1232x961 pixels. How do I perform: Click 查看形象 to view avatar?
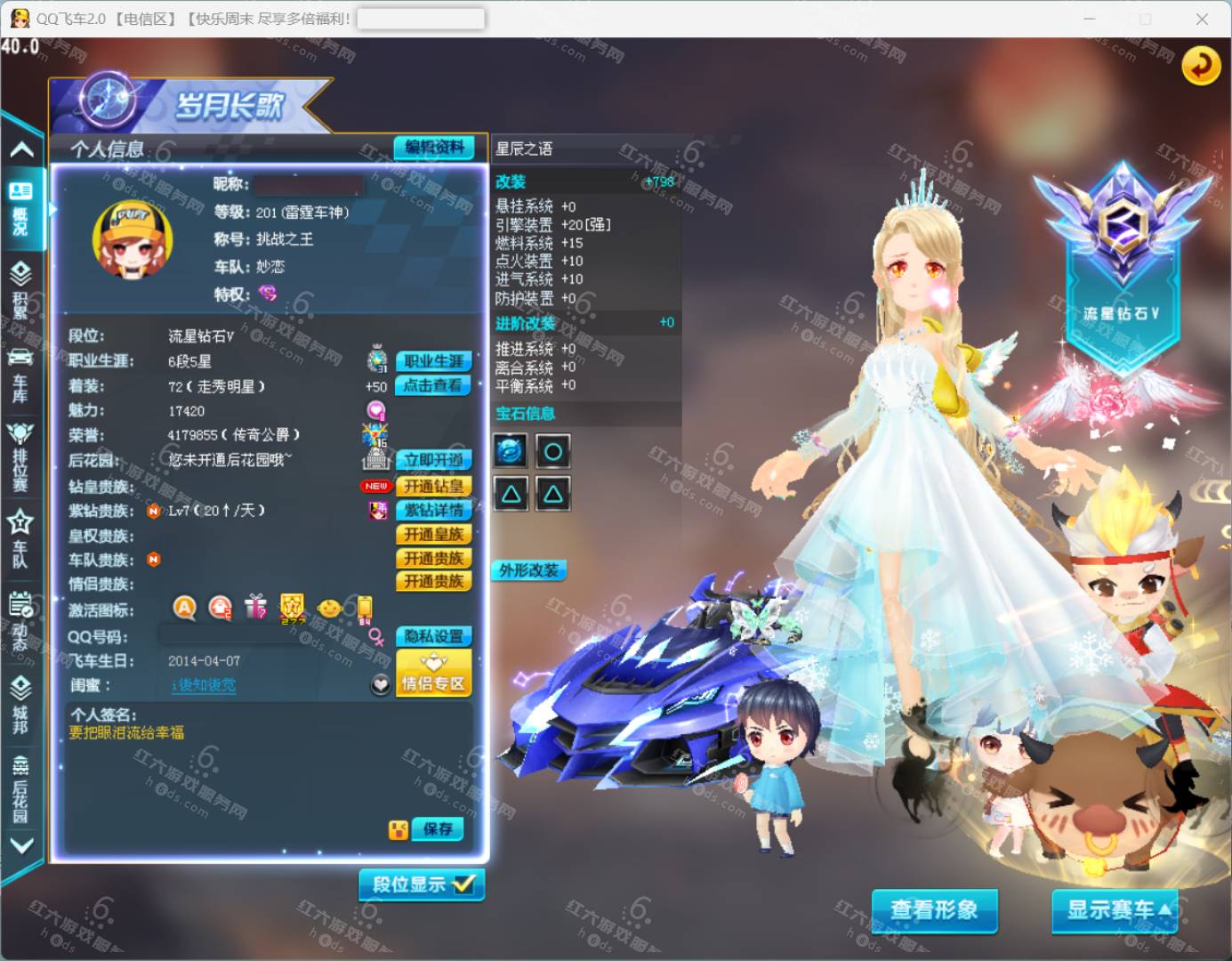[x=934, y=910]
